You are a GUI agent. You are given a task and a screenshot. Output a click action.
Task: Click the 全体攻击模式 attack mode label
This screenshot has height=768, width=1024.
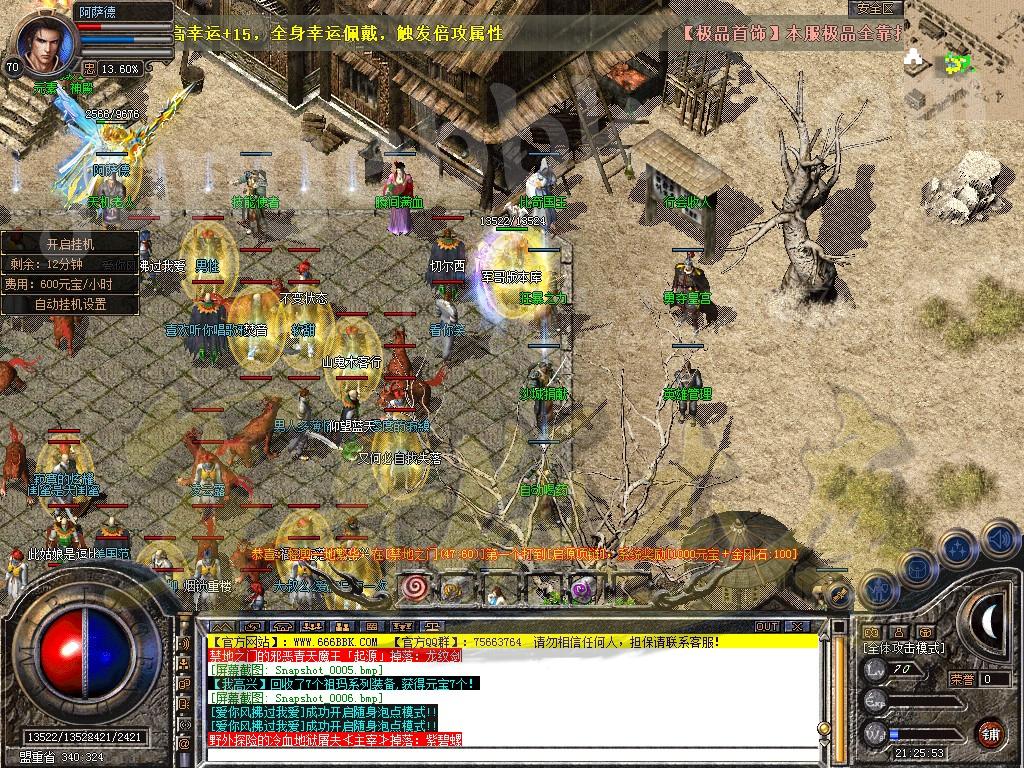(904, 648)
